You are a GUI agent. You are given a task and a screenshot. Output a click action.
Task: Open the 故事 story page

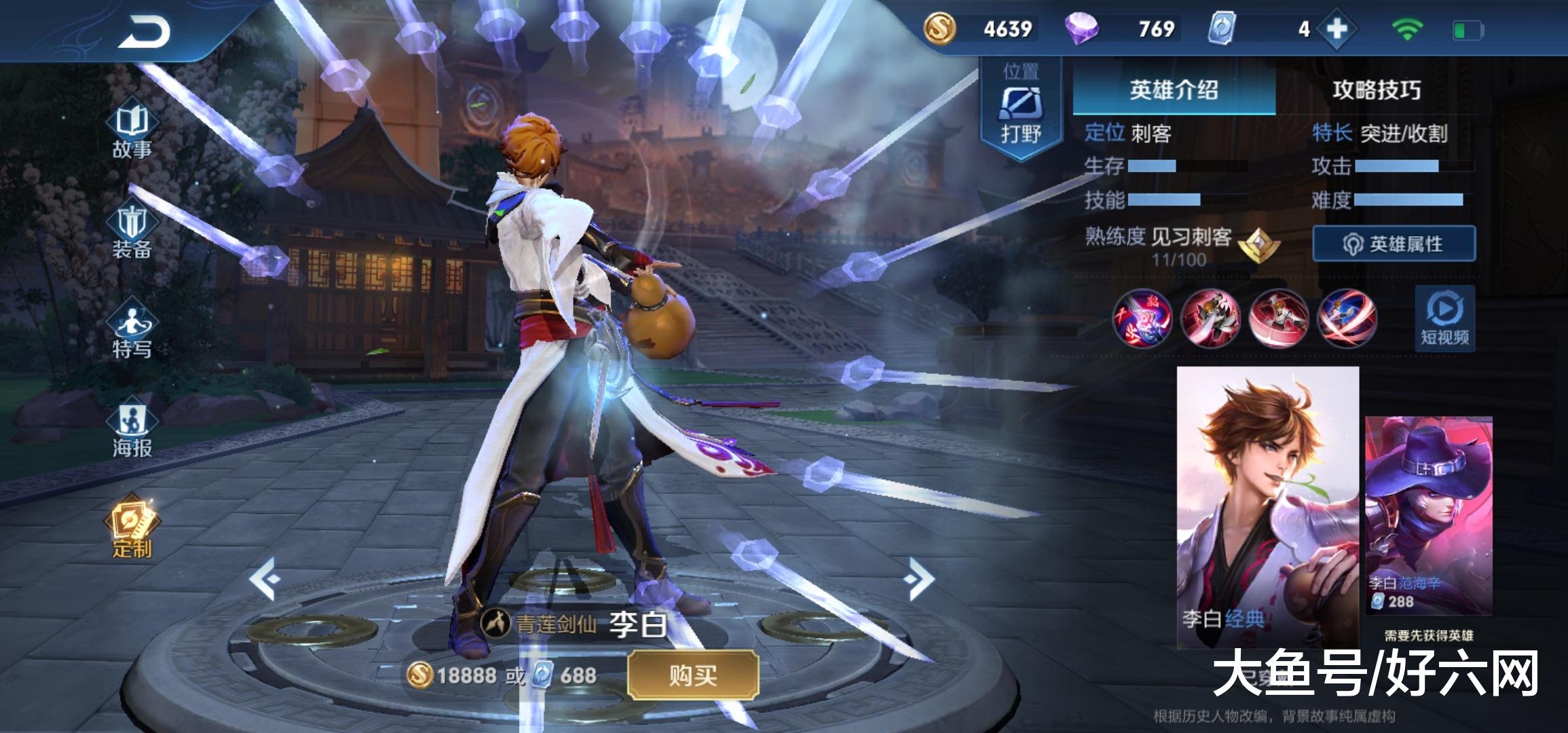[132, 132]
